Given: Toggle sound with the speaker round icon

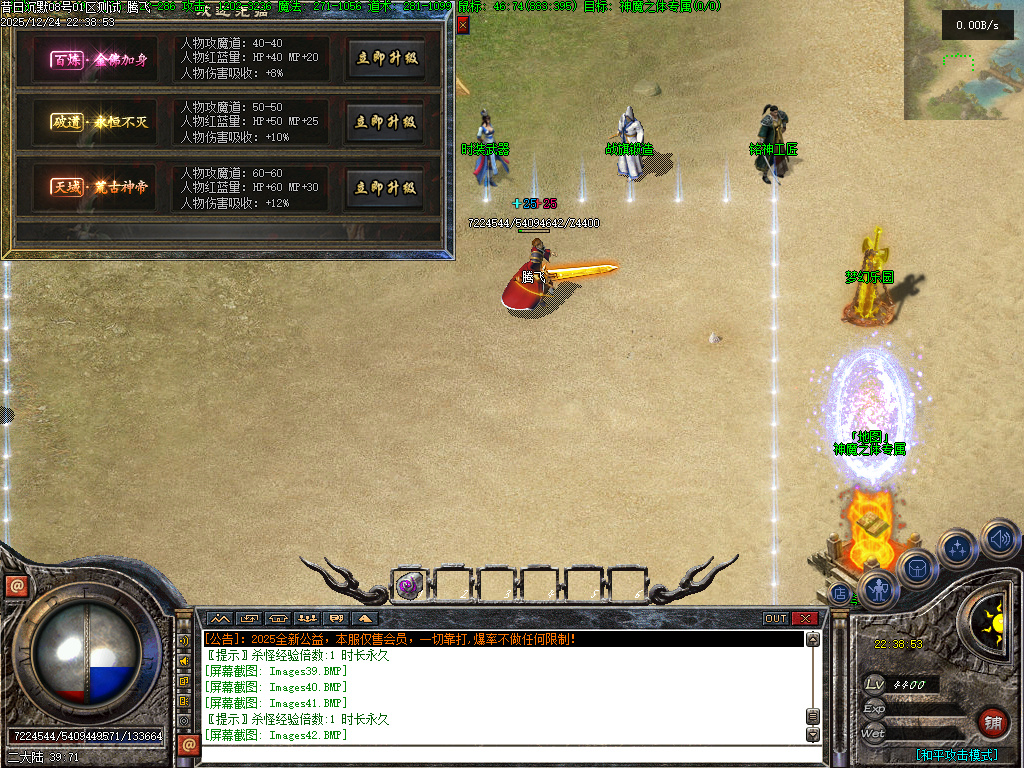Looking at the screenshot, I should (998, 539).
